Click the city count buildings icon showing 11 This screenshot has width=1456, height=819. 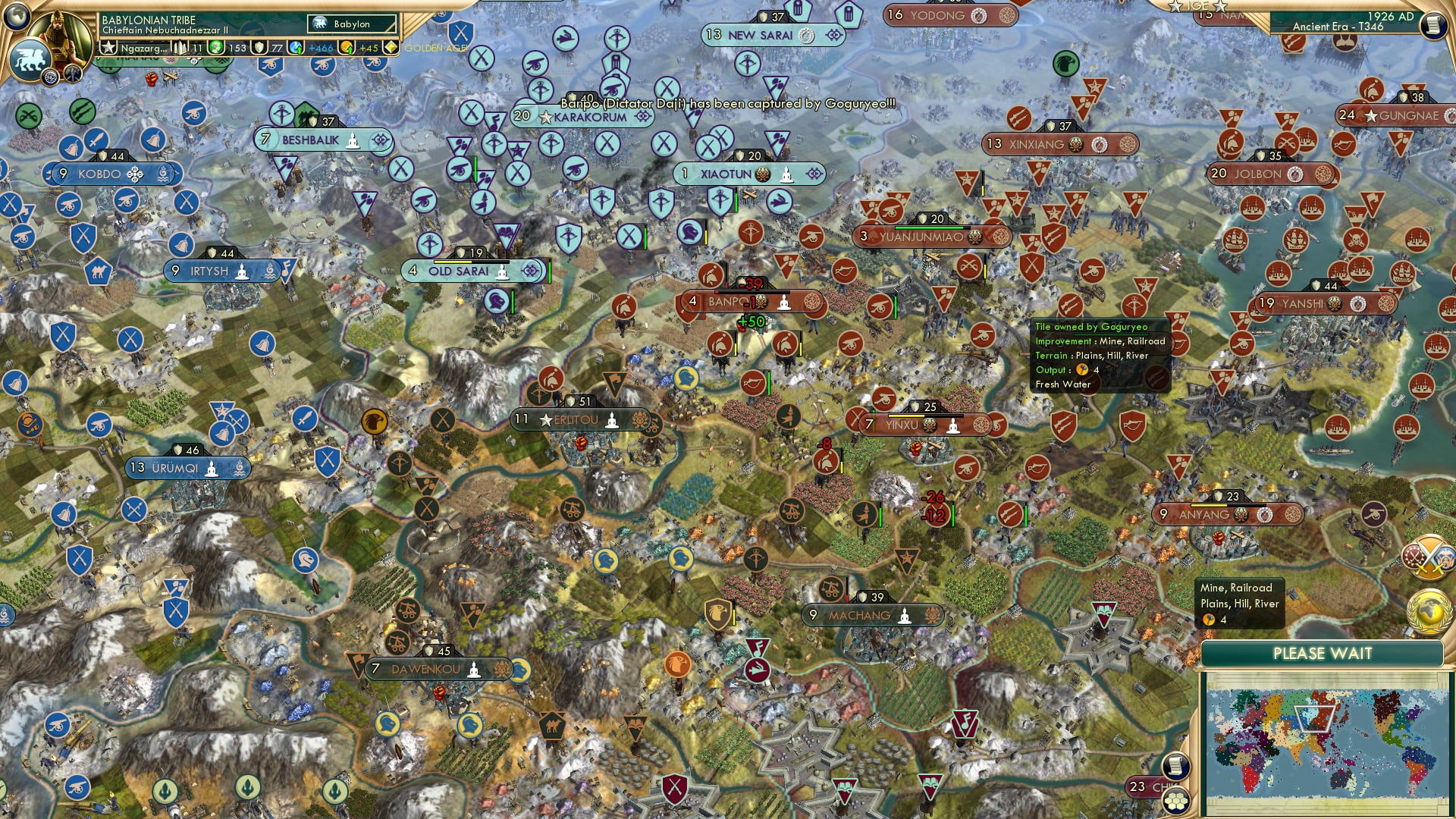[x=180, y=47]
